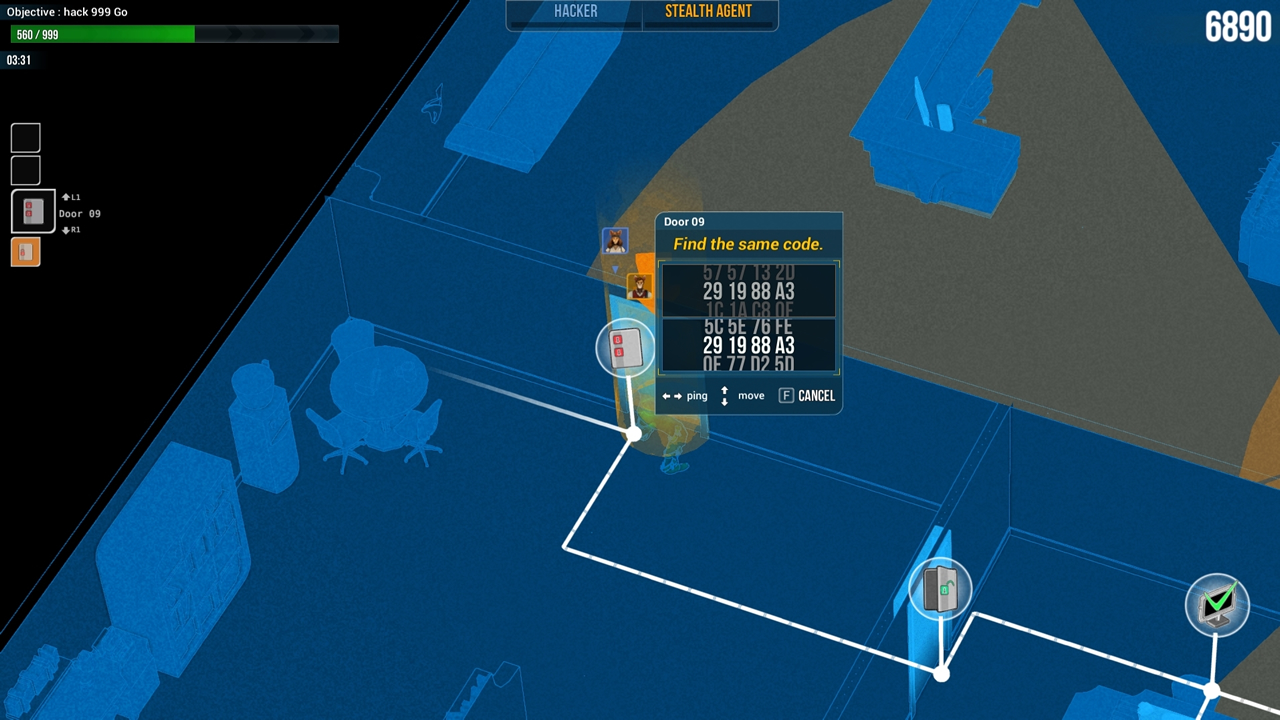Click the move up-down arrows indicator
This screenshot has width=1280, height=720.
(x=725, y=395)
